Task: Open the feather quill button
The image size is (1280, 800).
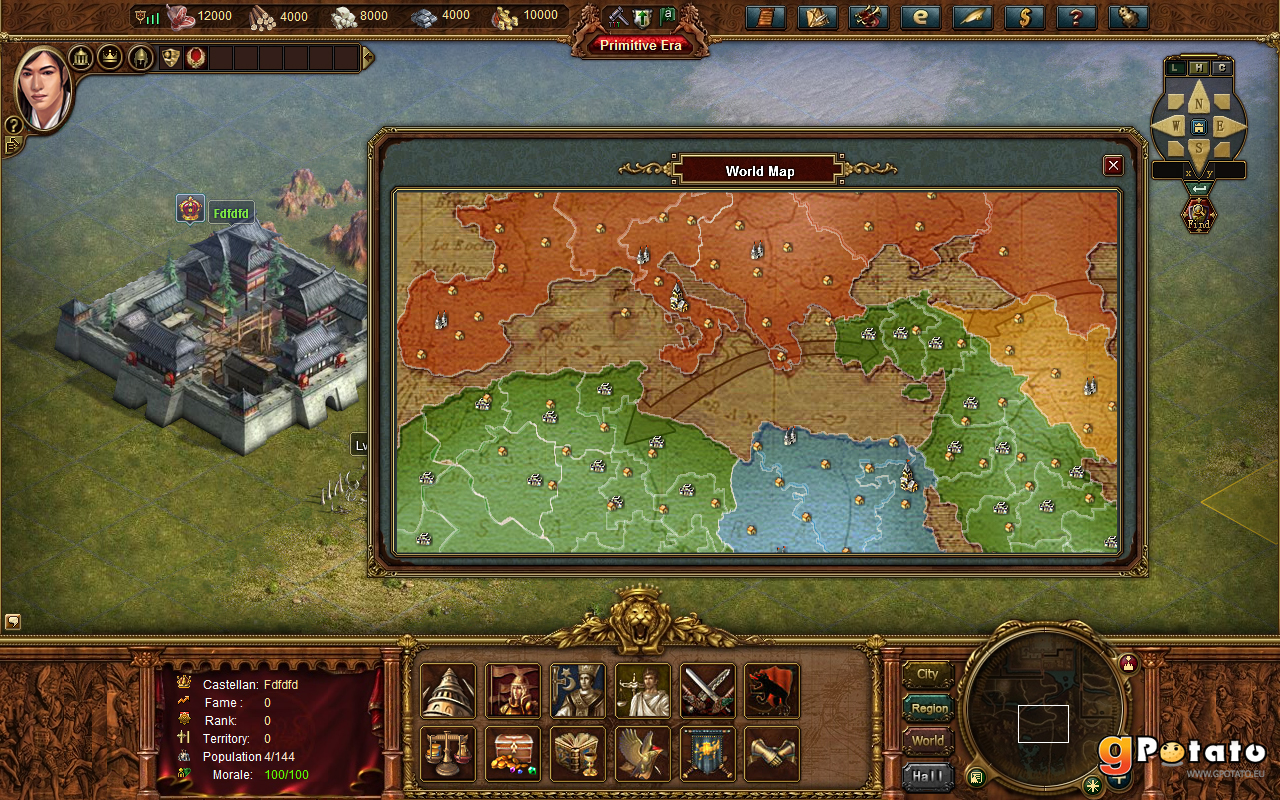Action: pyautogui.click(x=972, y=17)
